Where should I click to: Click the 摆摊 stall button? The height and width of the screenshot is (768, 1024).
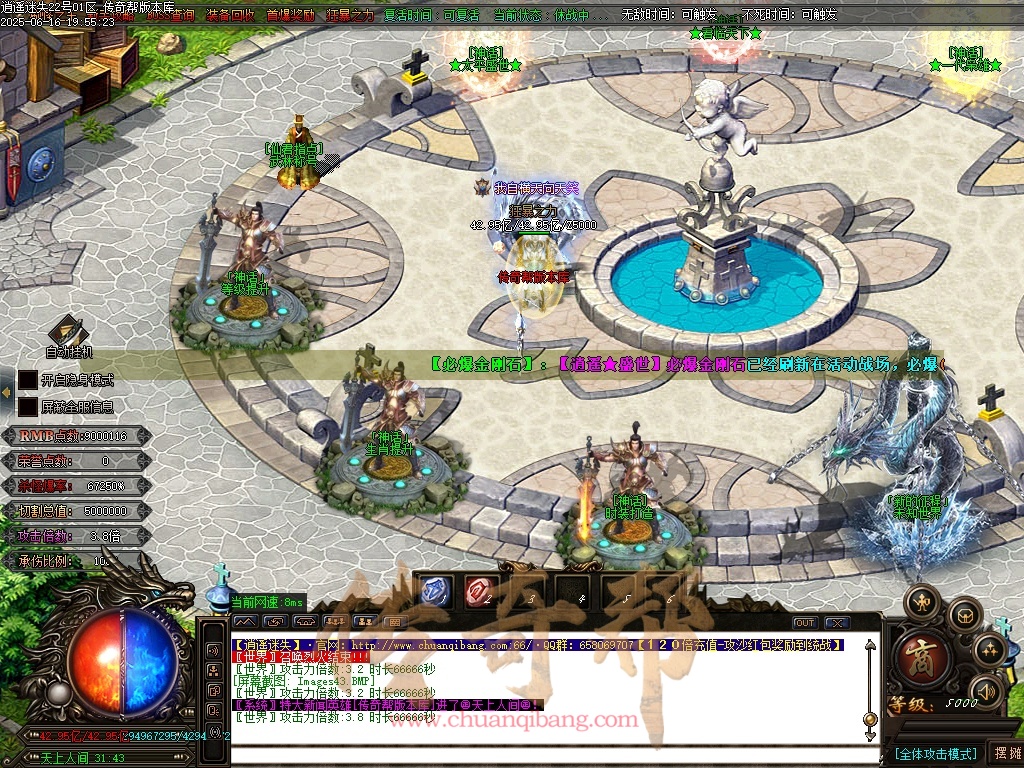pos(1005,753)
